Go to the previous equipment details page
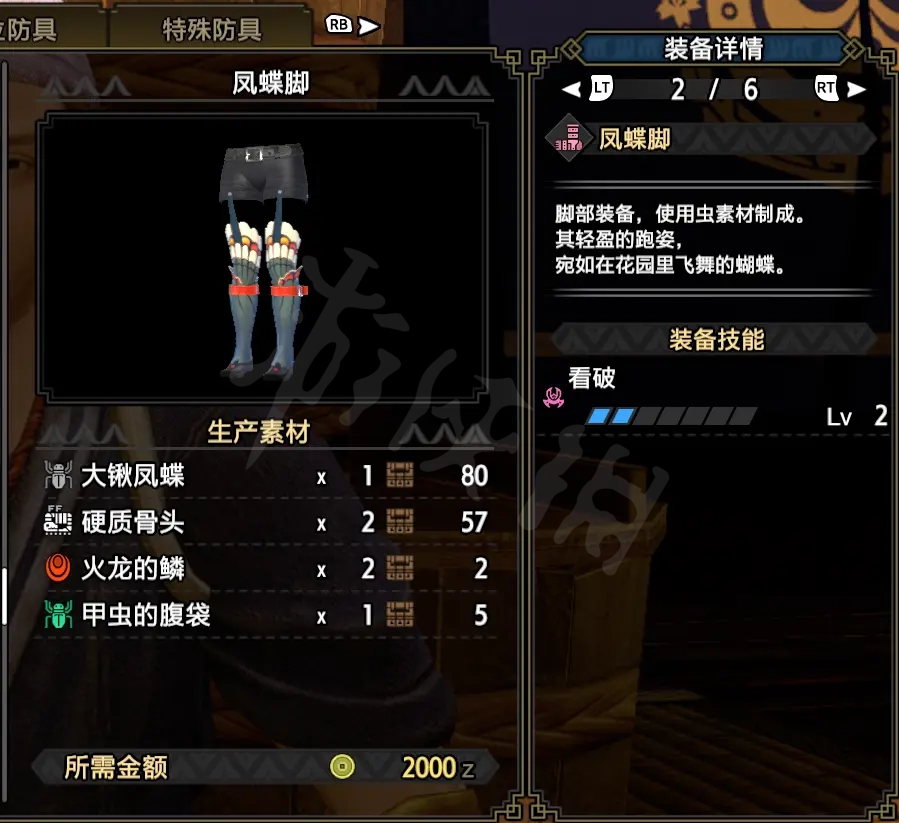This screenshot has width=899, height=823. click(x=590, y=89)
